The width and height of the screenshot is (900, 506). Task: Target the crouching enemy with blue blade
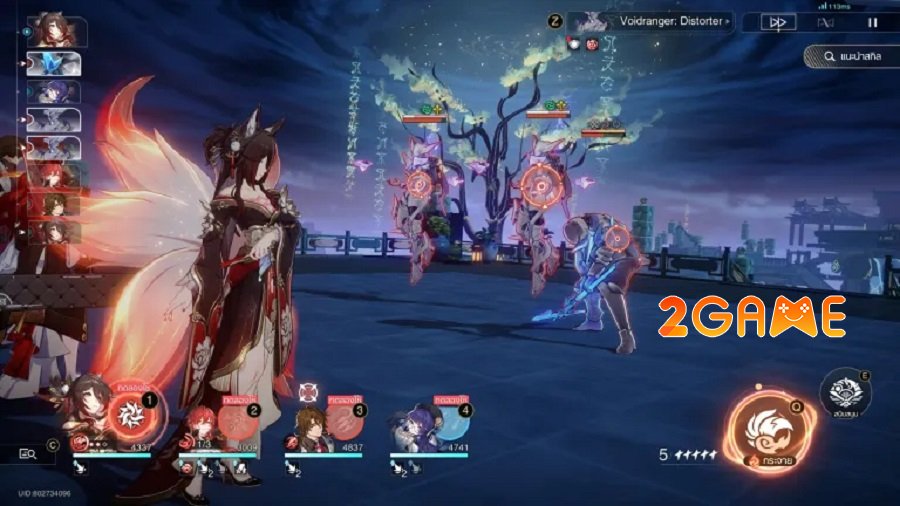pos(614,240)
